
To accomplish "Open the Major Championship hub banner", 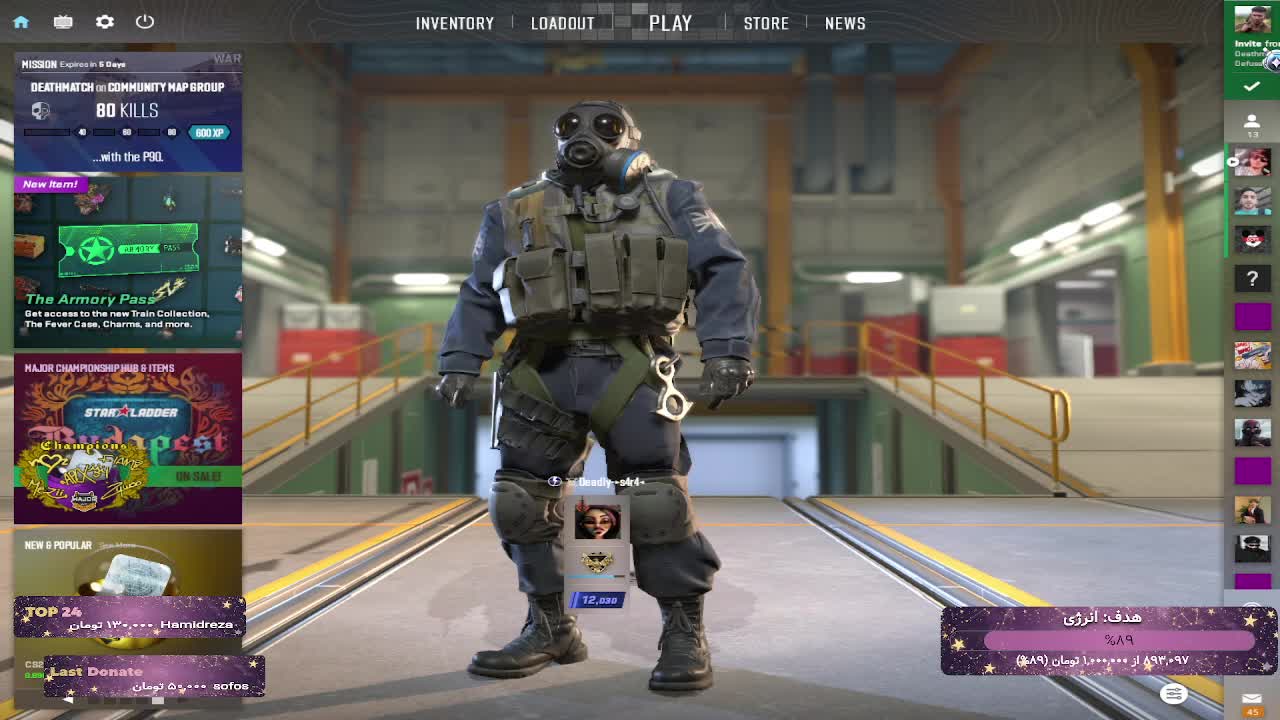I will pyautogui.click(x=128, y=438).
